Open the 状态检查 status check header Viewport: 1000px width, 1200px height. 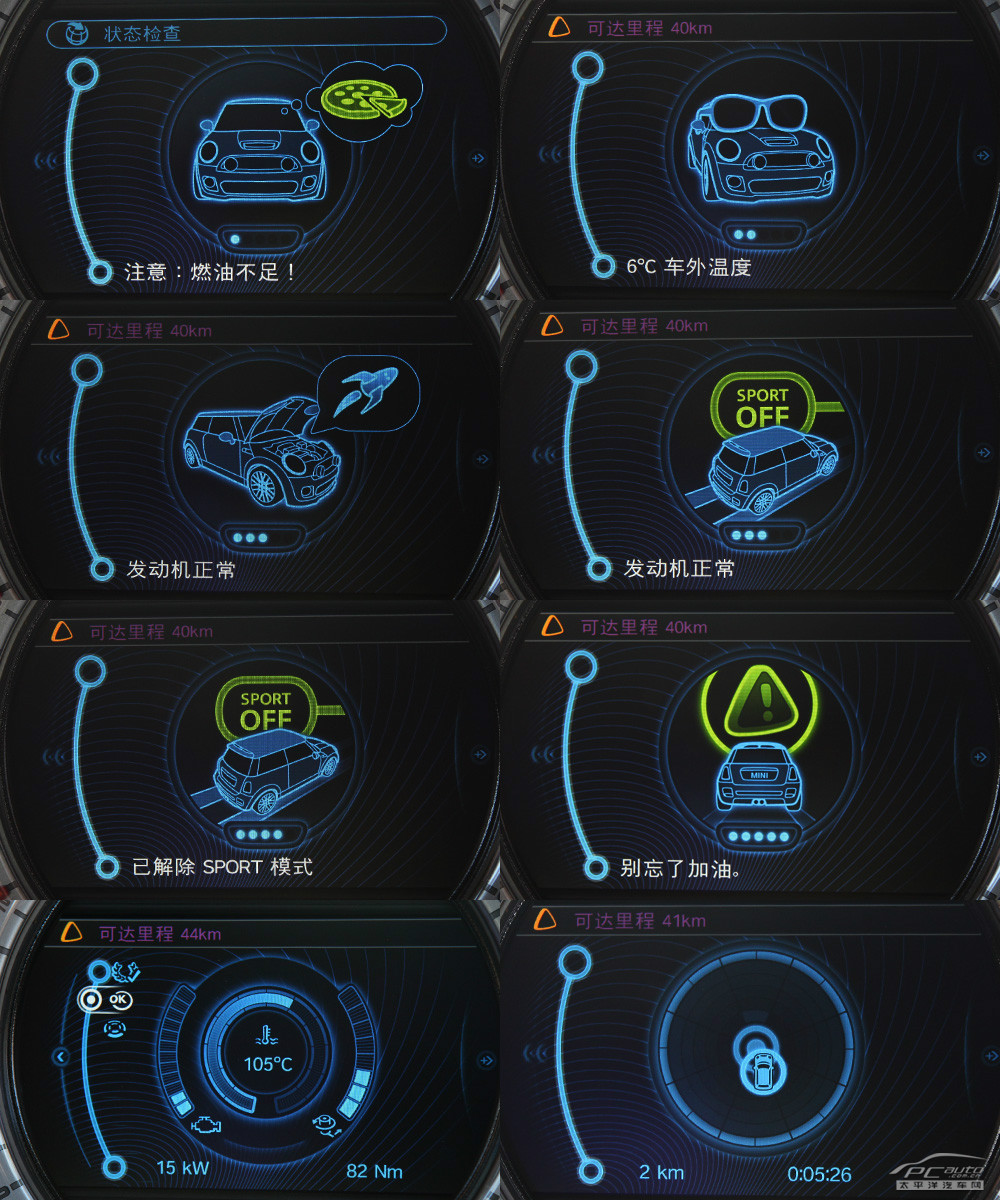(x=245, y=33)
